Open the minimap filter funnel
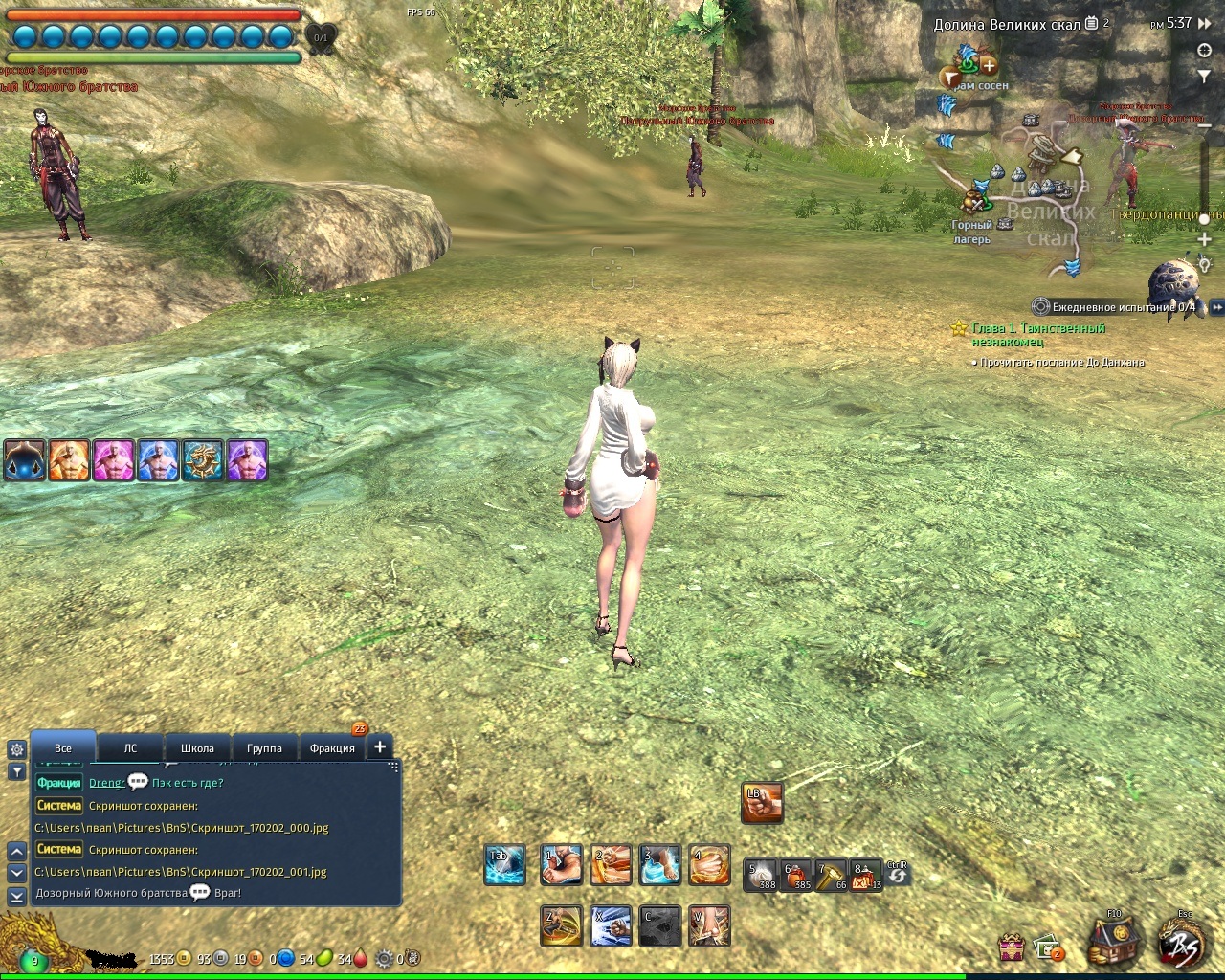Screen dimensions: 1225x980 point(1205,75)
